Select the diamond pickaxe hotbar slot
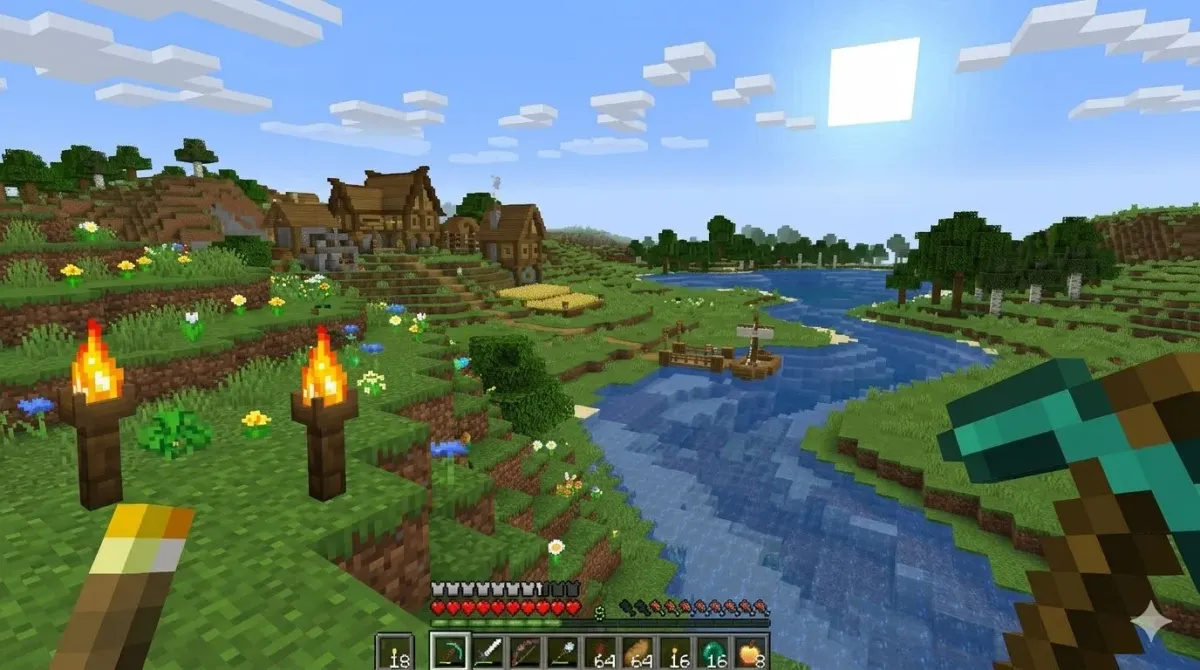1200x670 pixels. click(x=449, y=650)
